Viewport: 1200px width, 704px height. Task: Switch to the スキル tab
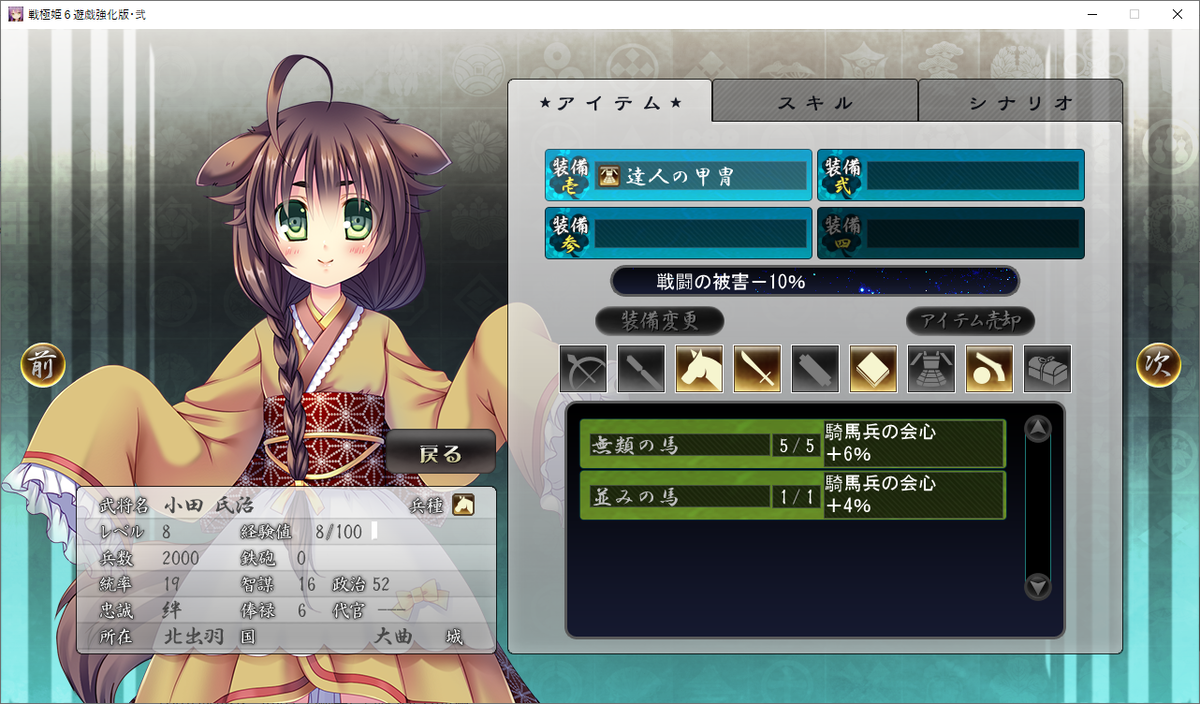[815, 102]
